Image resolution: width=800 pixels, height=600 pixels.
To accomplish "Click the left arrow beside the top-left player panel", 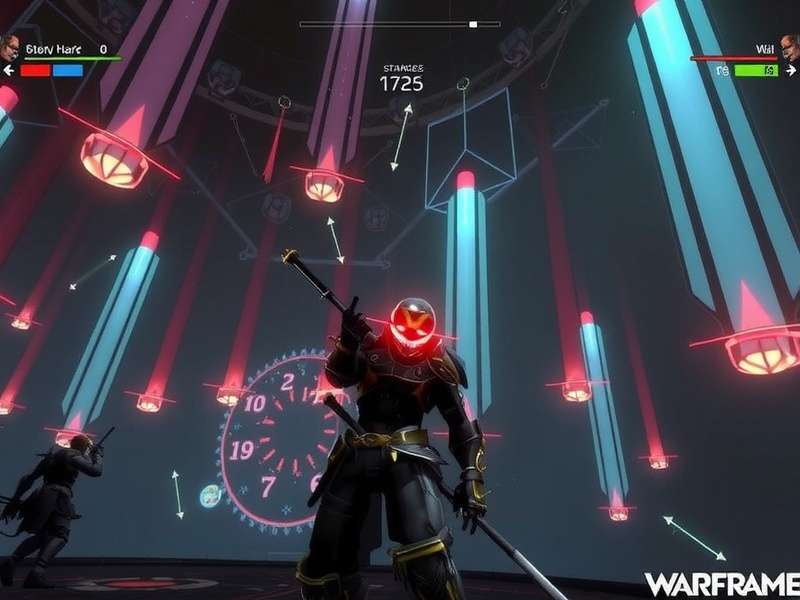I will coord(9,71).
